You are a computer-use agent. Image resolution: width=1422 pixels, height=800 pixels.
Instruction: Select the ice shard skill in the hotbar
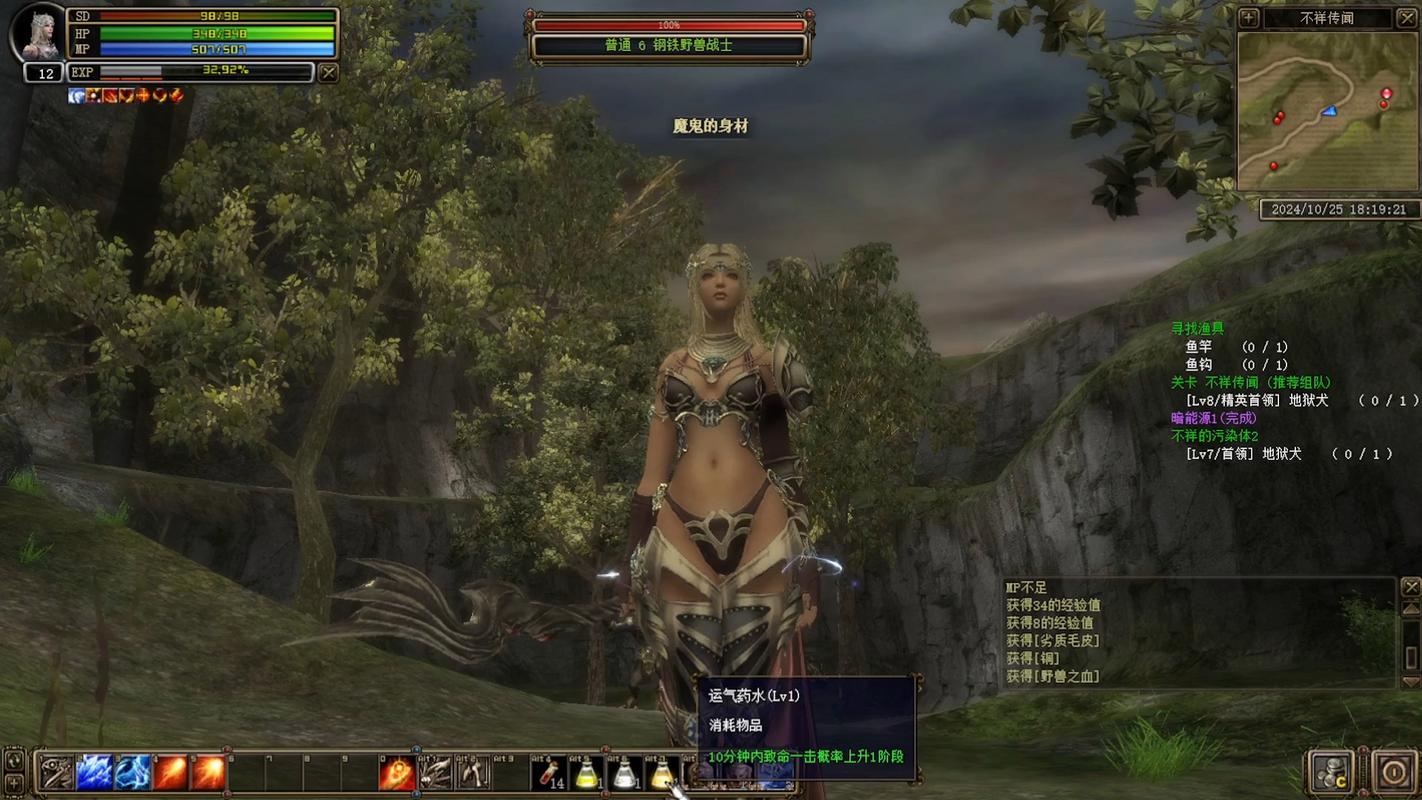94,772
